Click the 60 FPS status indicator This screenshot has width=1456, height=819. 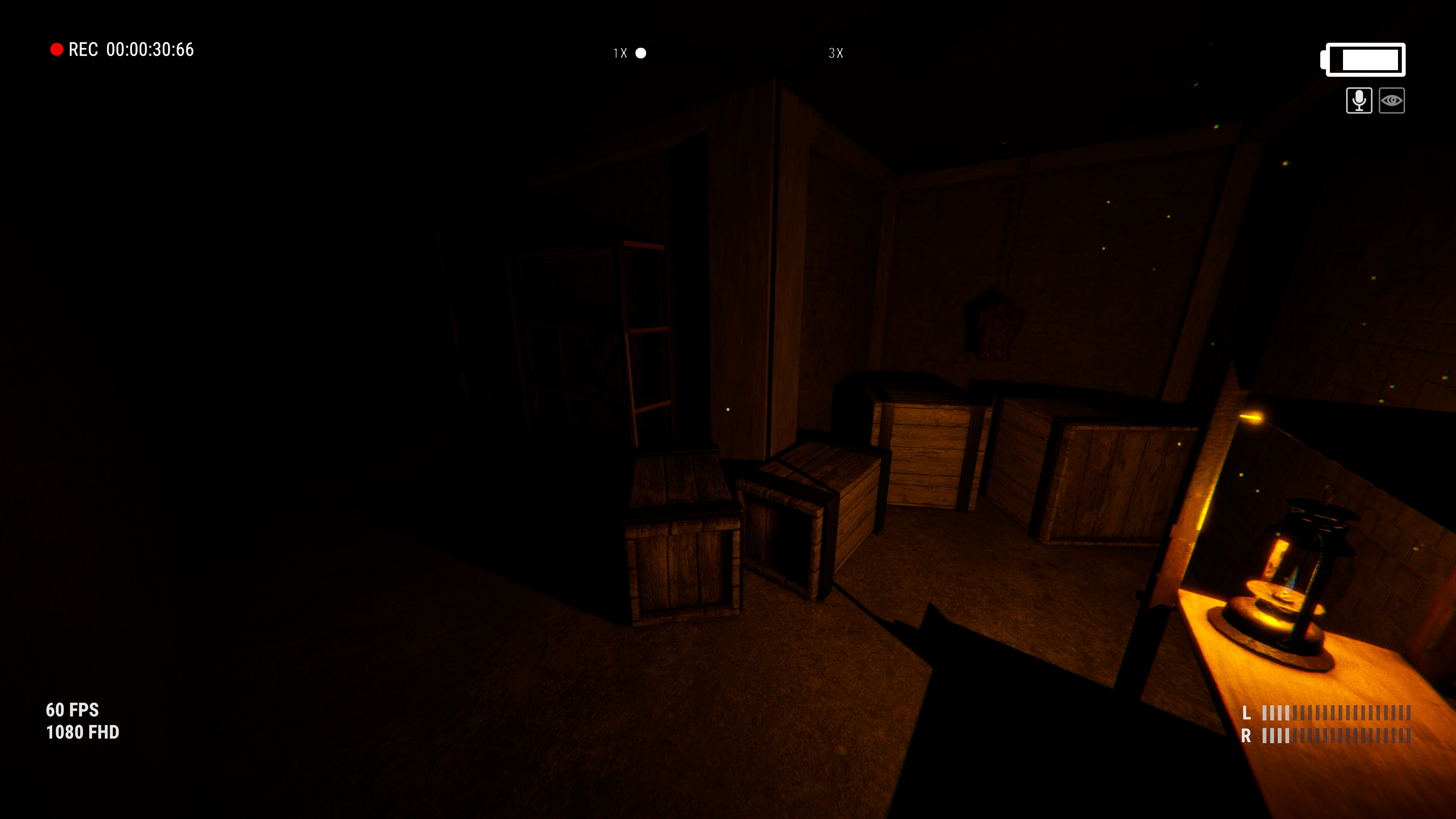[72, 711]
